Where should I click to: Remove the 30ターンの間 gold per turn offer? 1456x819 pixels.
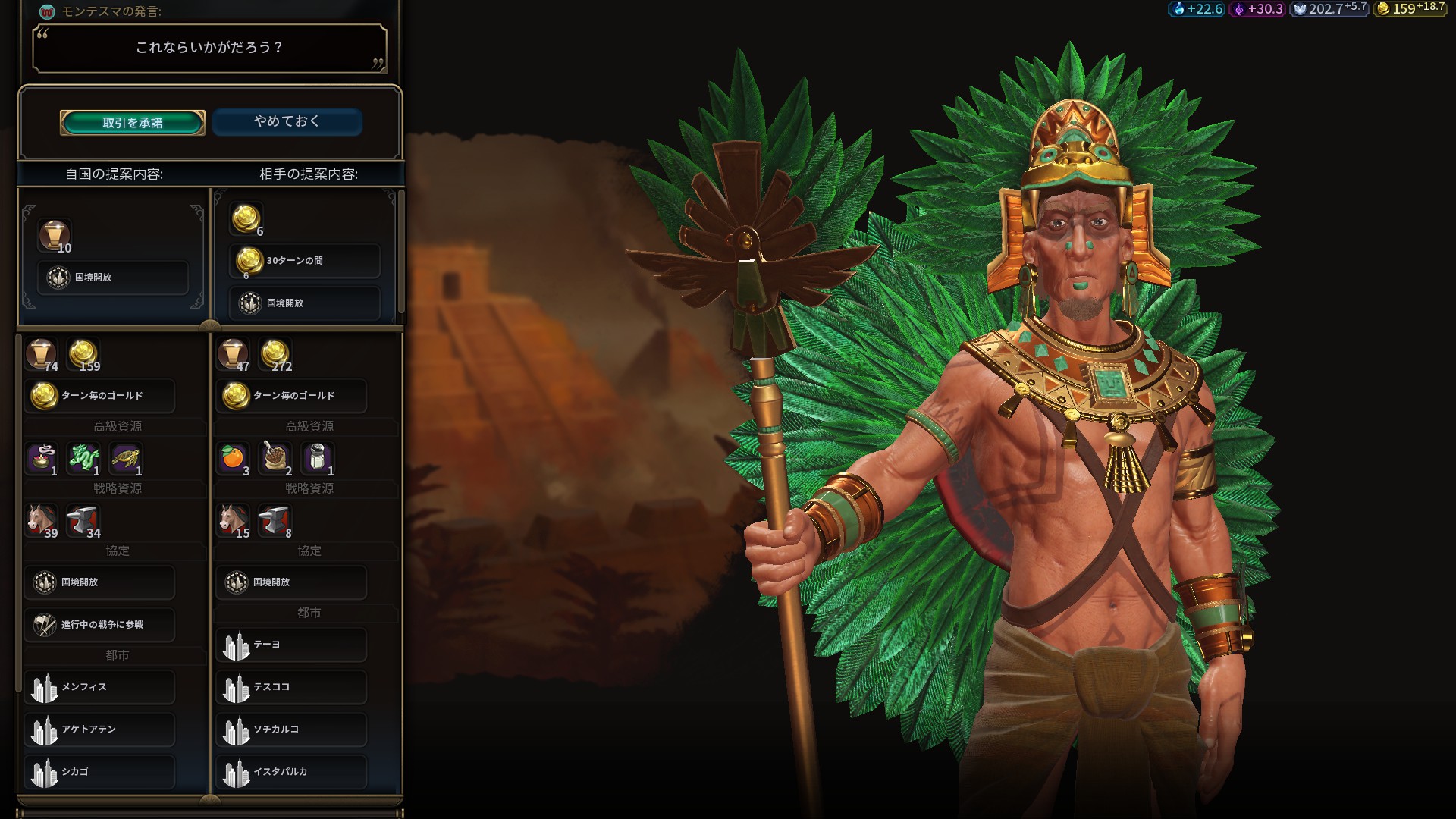pos(304,261)
